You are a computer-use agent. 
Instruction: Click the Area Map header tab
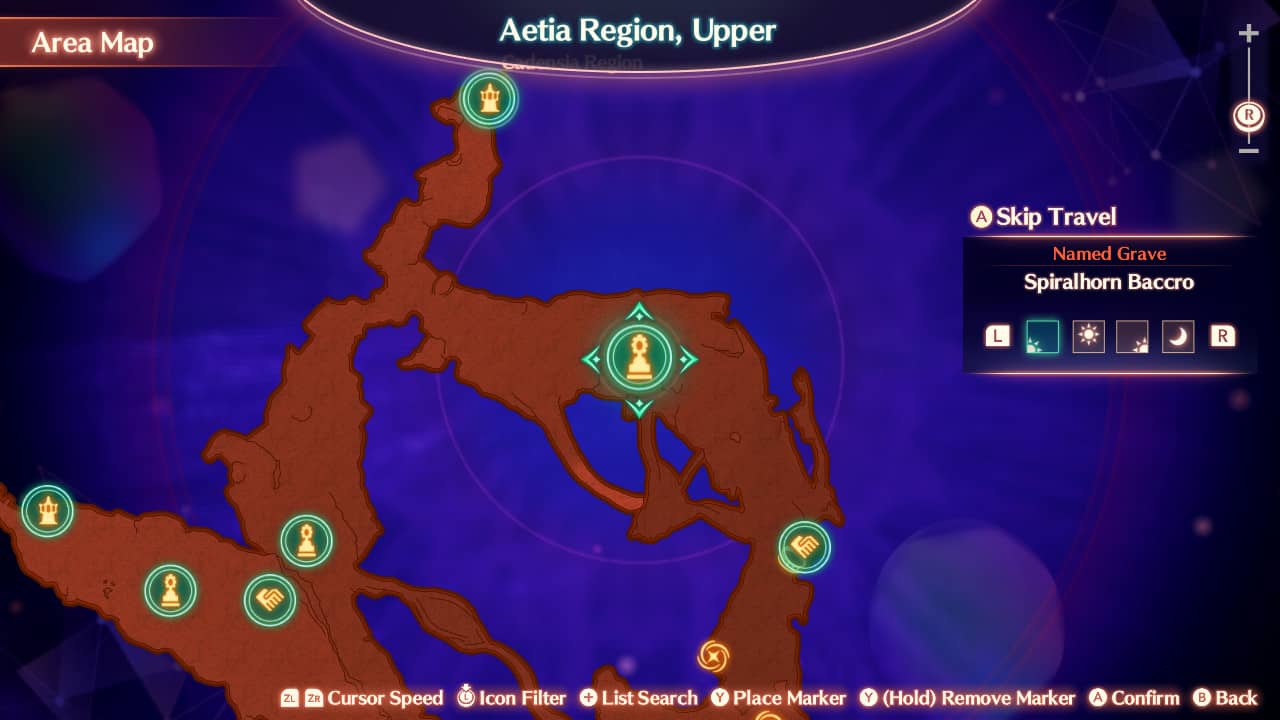coord(92,42)
